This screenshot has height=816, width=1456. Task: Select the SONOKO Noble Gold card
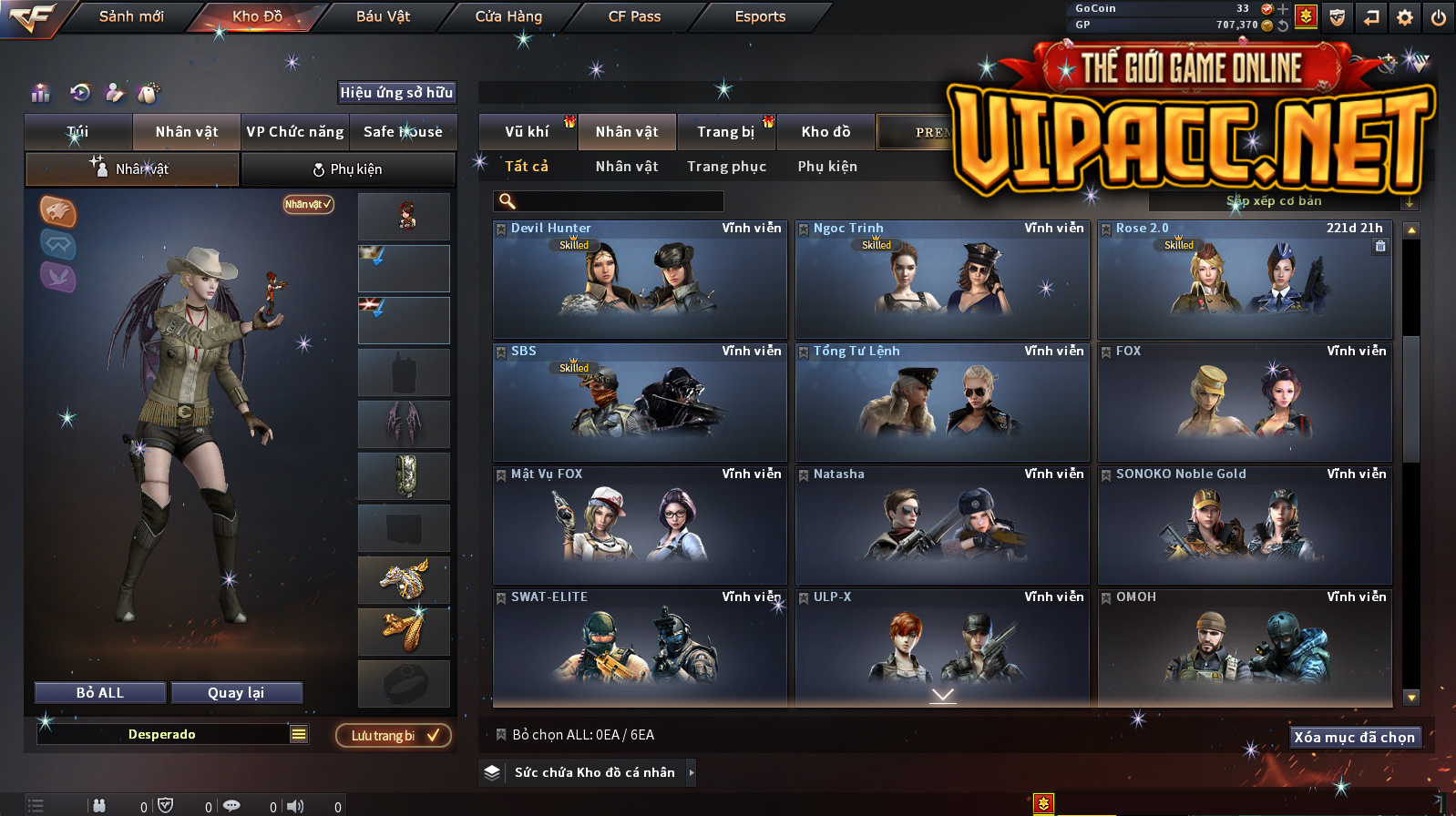(1244, 525)
